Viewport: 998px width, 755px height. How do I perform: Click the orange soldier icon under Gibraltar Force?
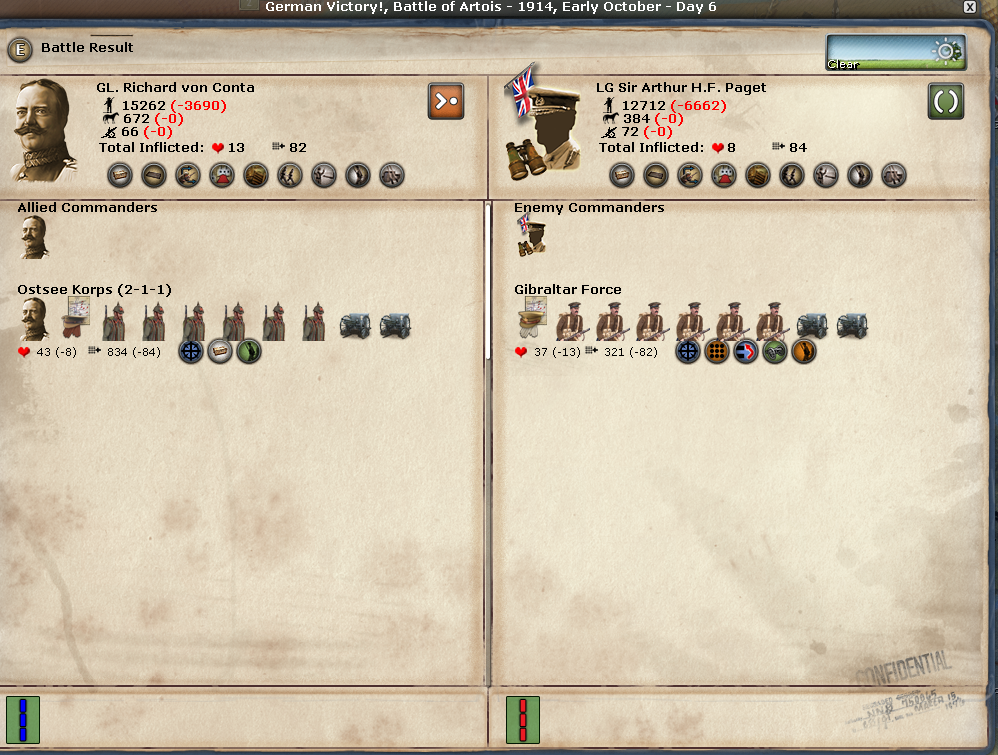(x=804, y=352)
